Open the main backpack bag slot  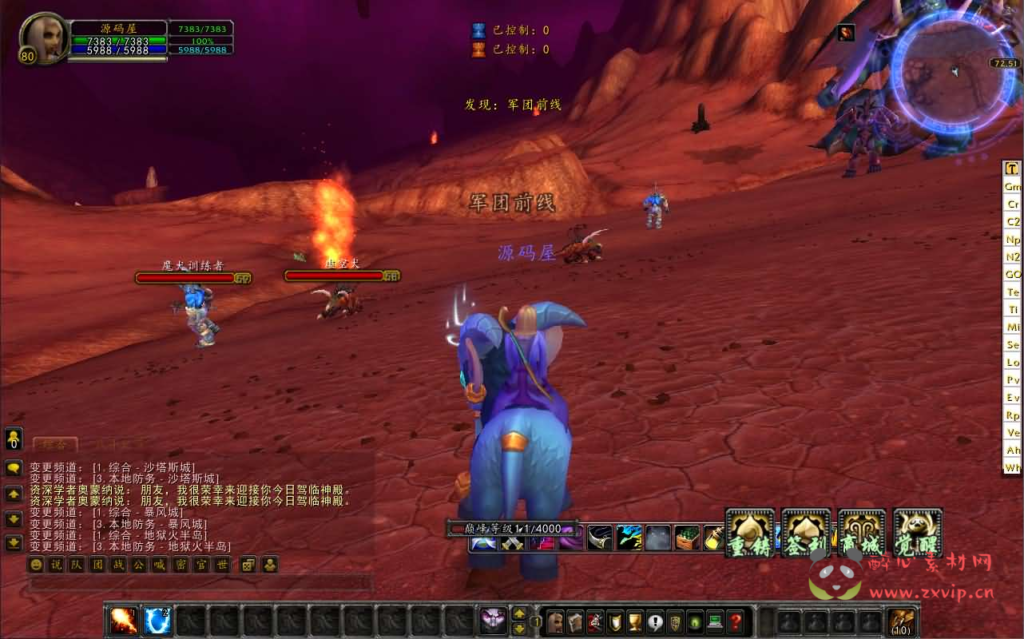(903, 621)
